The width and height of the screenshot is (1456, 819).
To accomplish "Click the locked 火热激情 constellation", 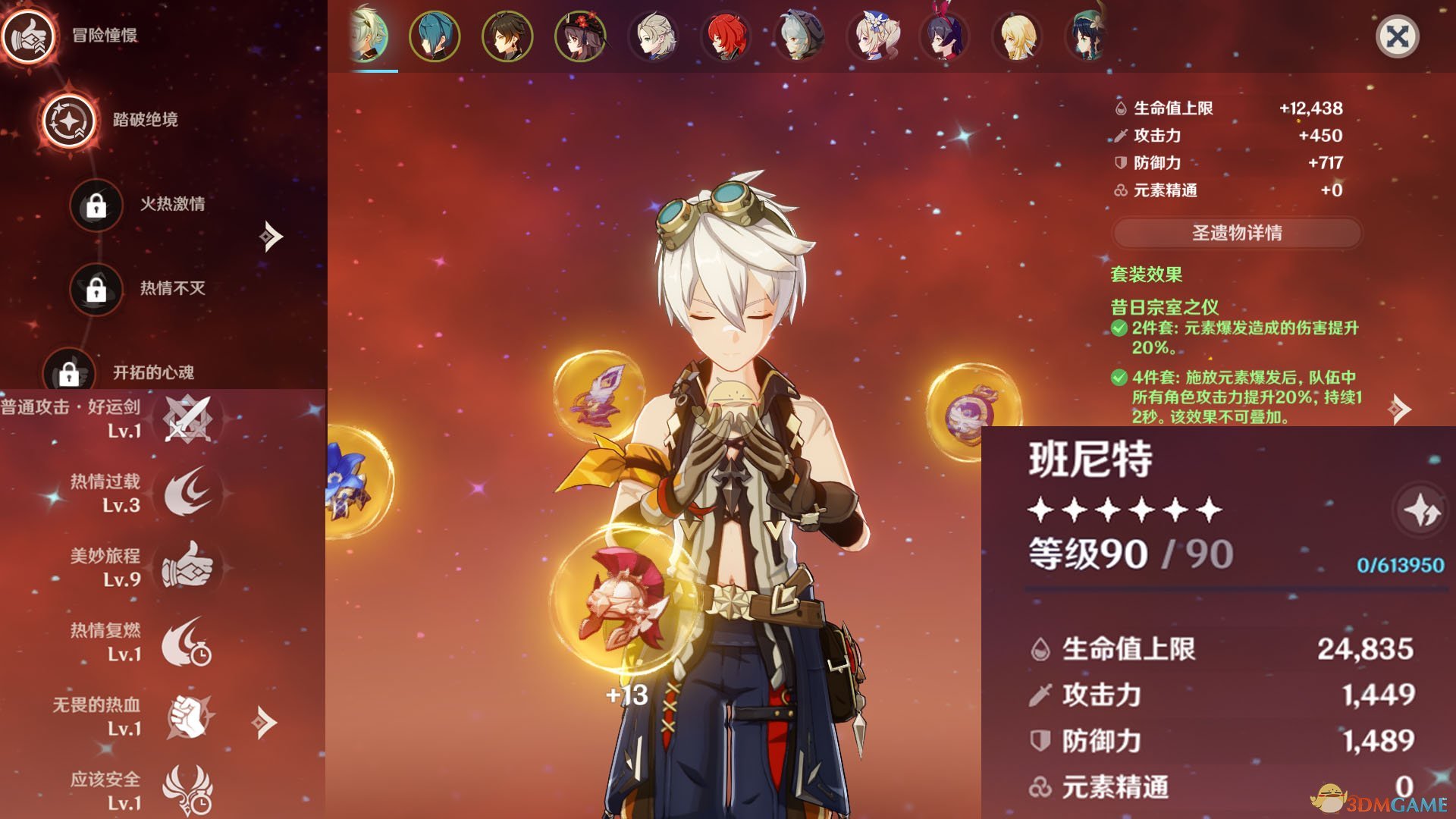I will click(x=96, y=205).
